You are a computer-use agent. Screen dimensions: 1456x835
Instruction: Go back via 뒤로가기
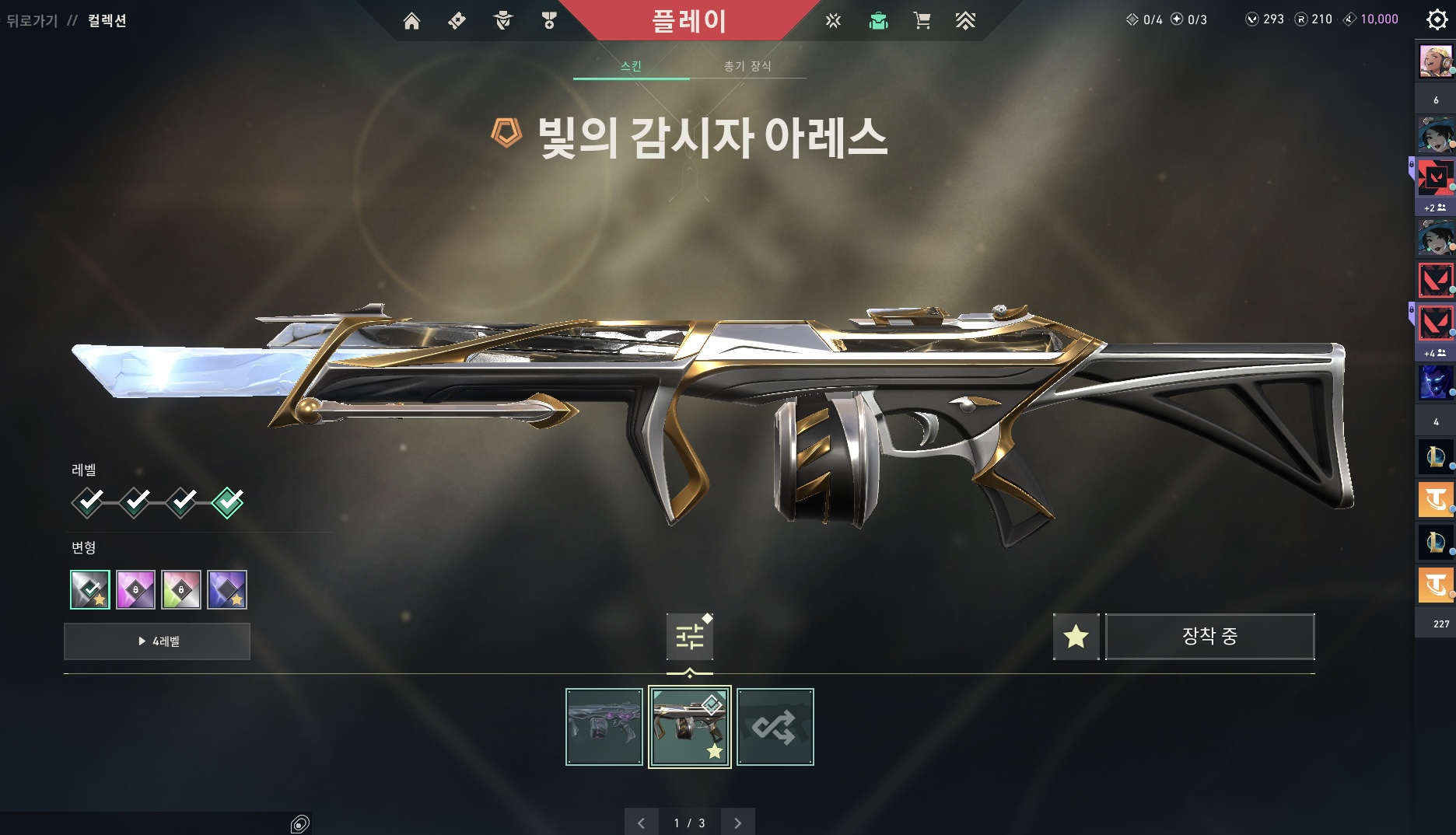(x=32, y=21)
